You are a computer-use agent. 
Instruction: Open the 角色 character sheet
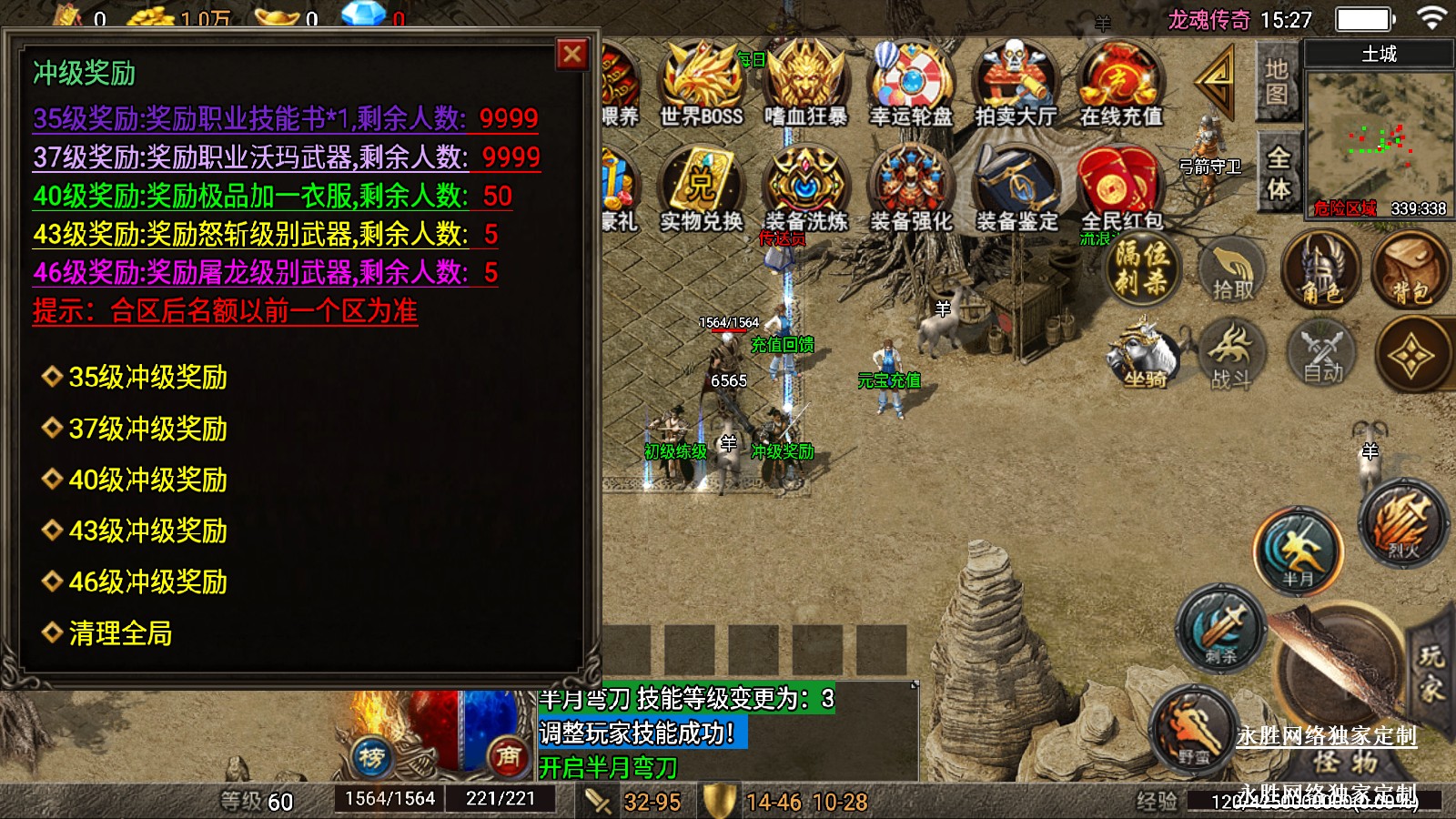point(1320,271)
